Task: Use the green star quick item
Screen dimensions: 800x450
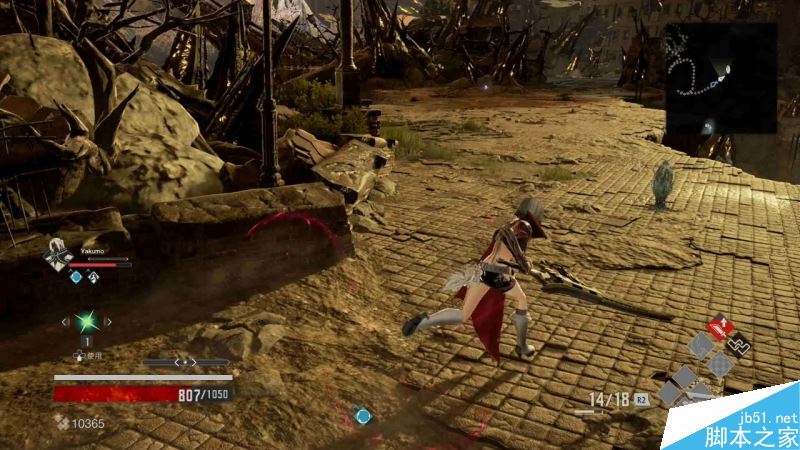Action: point(87,322)
